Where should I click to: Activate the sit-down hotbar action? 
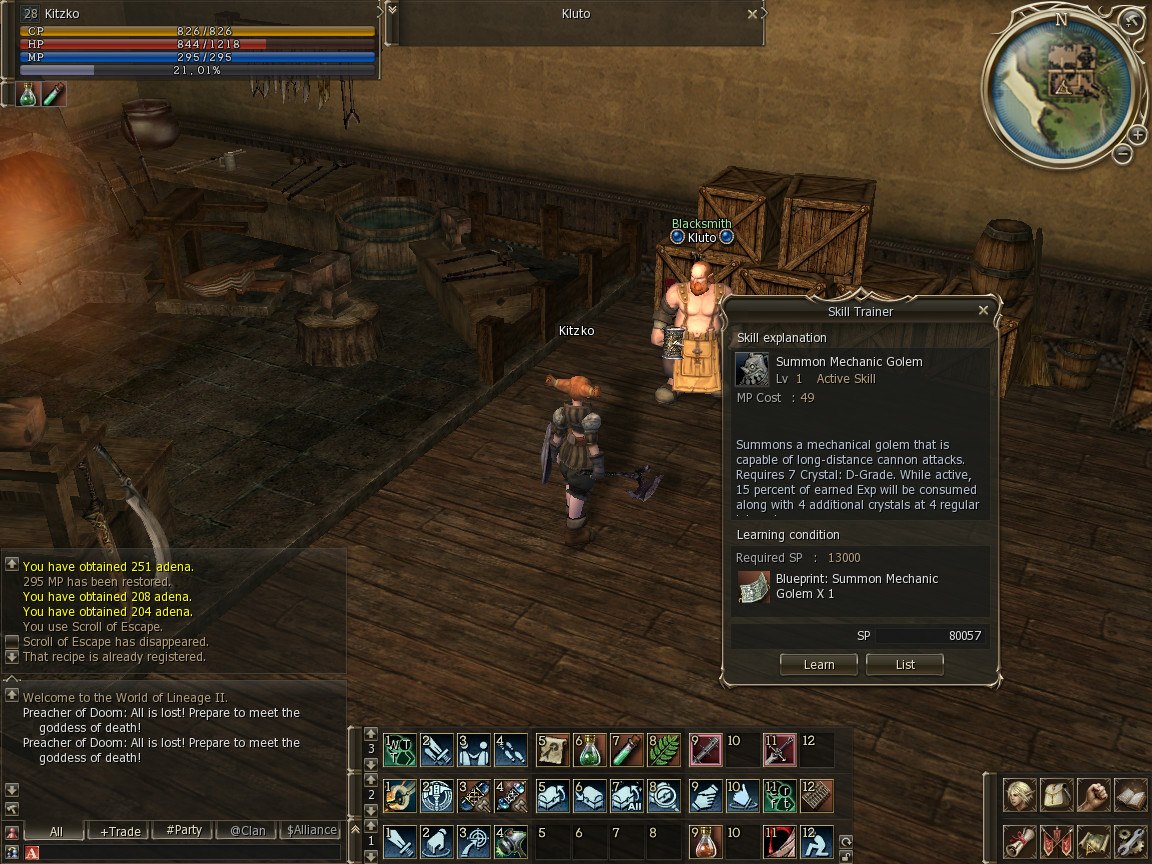click(816, 840)
